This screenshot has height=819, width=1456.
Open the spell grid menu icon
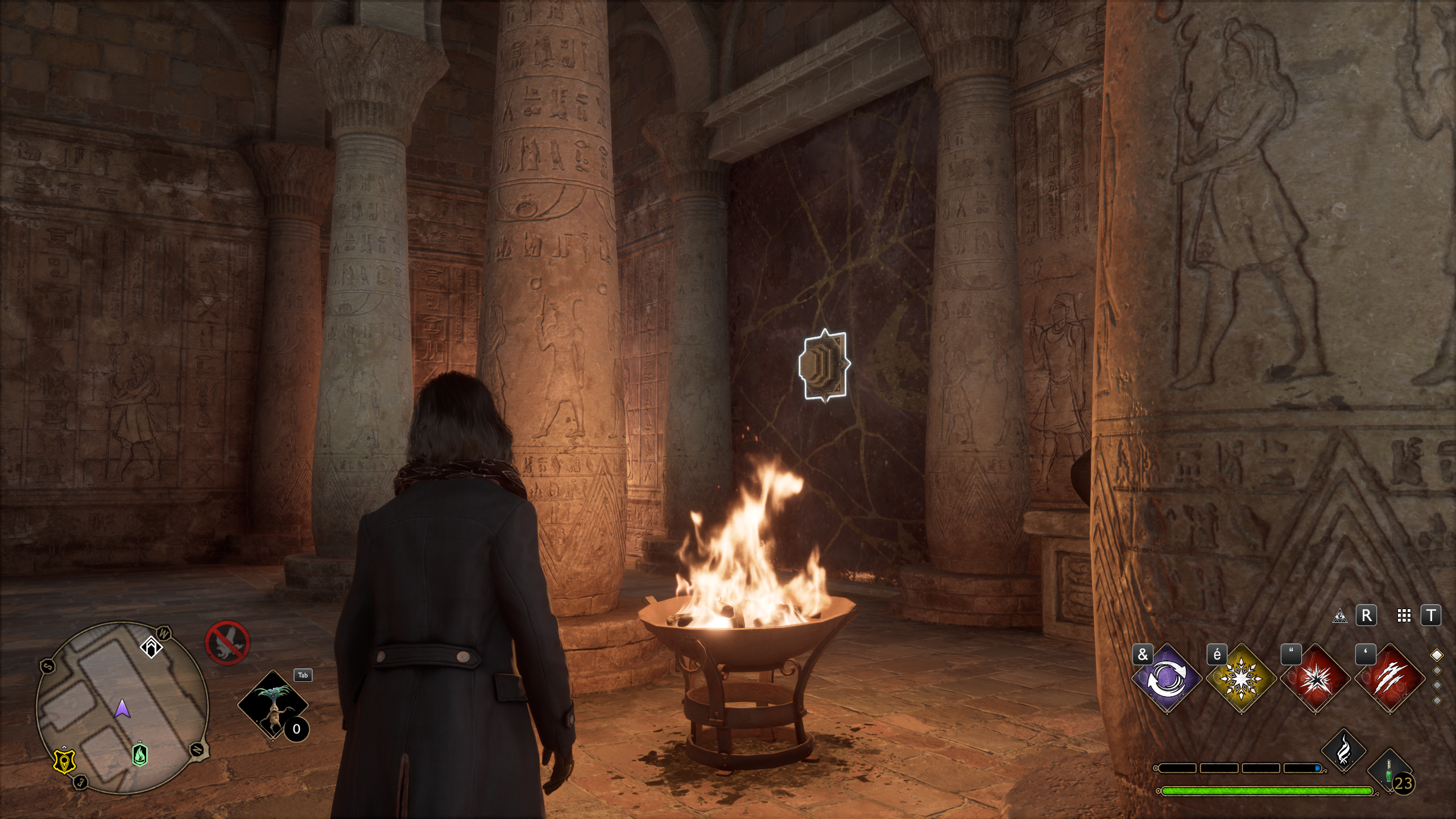(x=1404, y=616)
